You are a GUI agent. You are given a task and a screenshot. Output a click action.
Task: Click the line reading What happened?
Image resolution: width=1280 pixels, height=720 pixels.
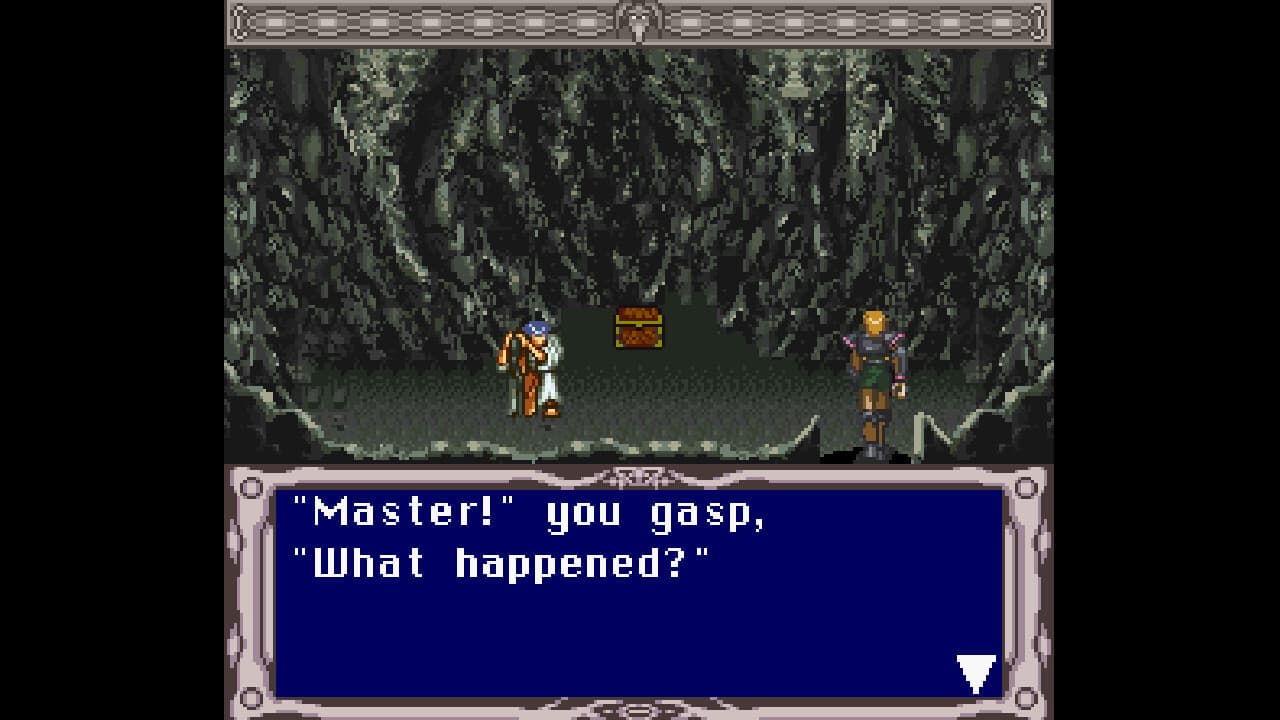(498, 562)
